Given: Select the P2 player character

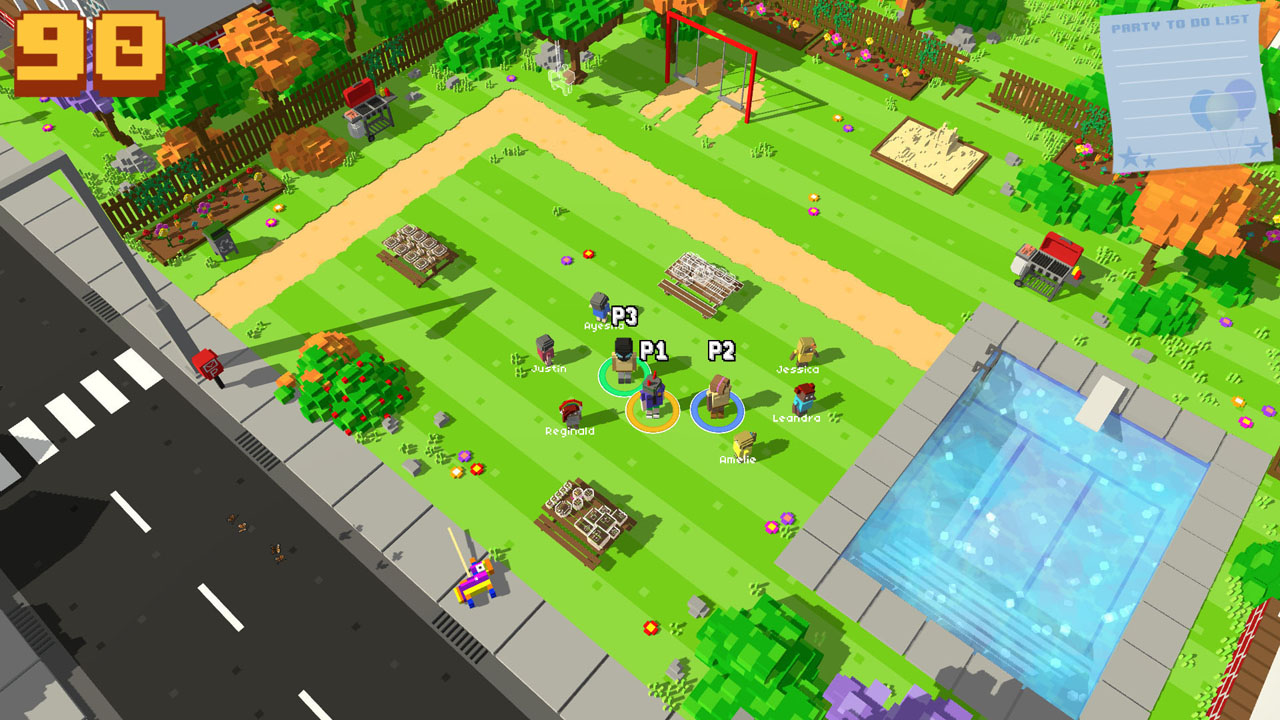Looking at the screenshot, I should (716, 397).
